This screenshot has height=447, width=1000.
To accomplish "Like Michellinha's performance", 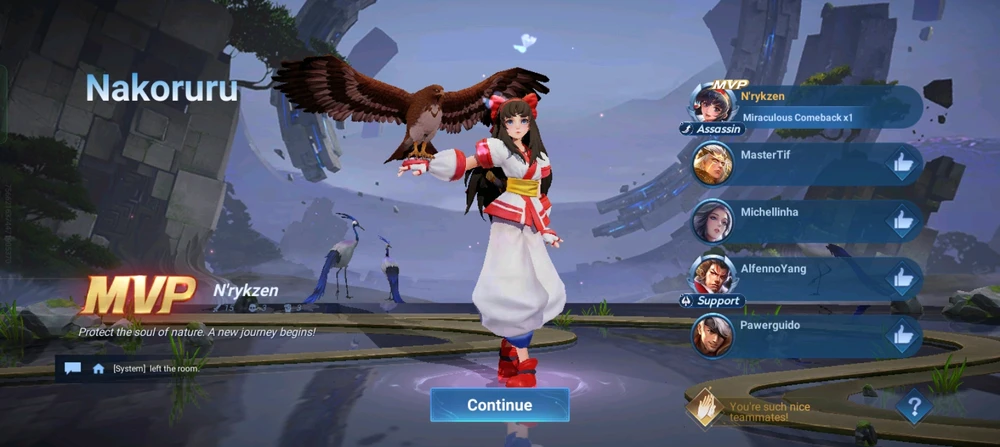I will click(x=903, y=221).
